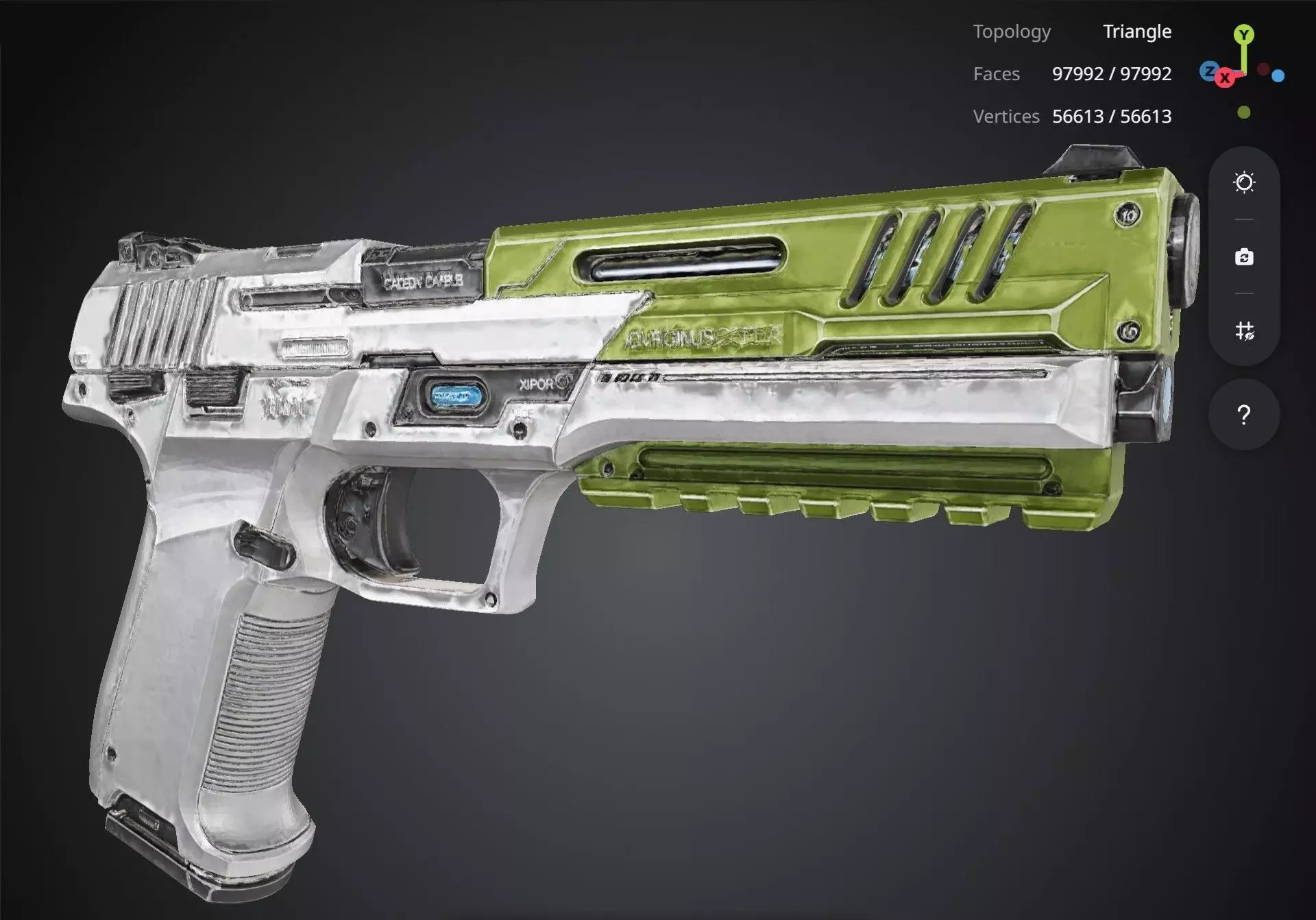Click the unlabeled blue dot on the gizmo
Screen dimensions: 1316x920
click(x=1278, y=76)
